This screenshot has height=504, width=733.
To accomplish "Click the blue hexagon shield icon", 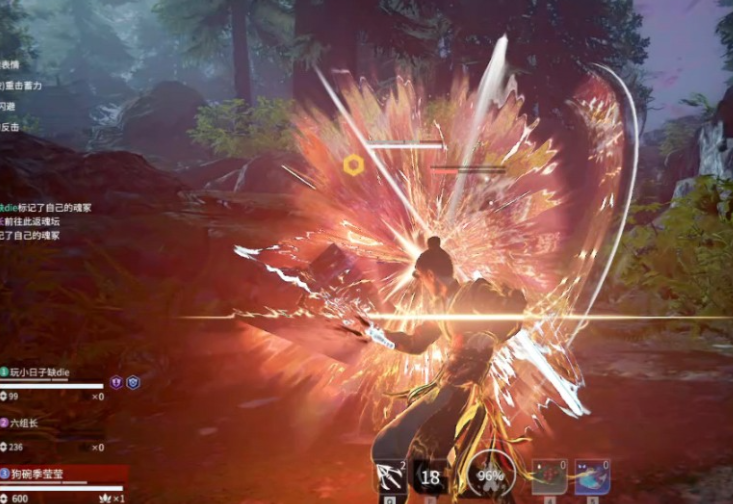I will 133,381.
